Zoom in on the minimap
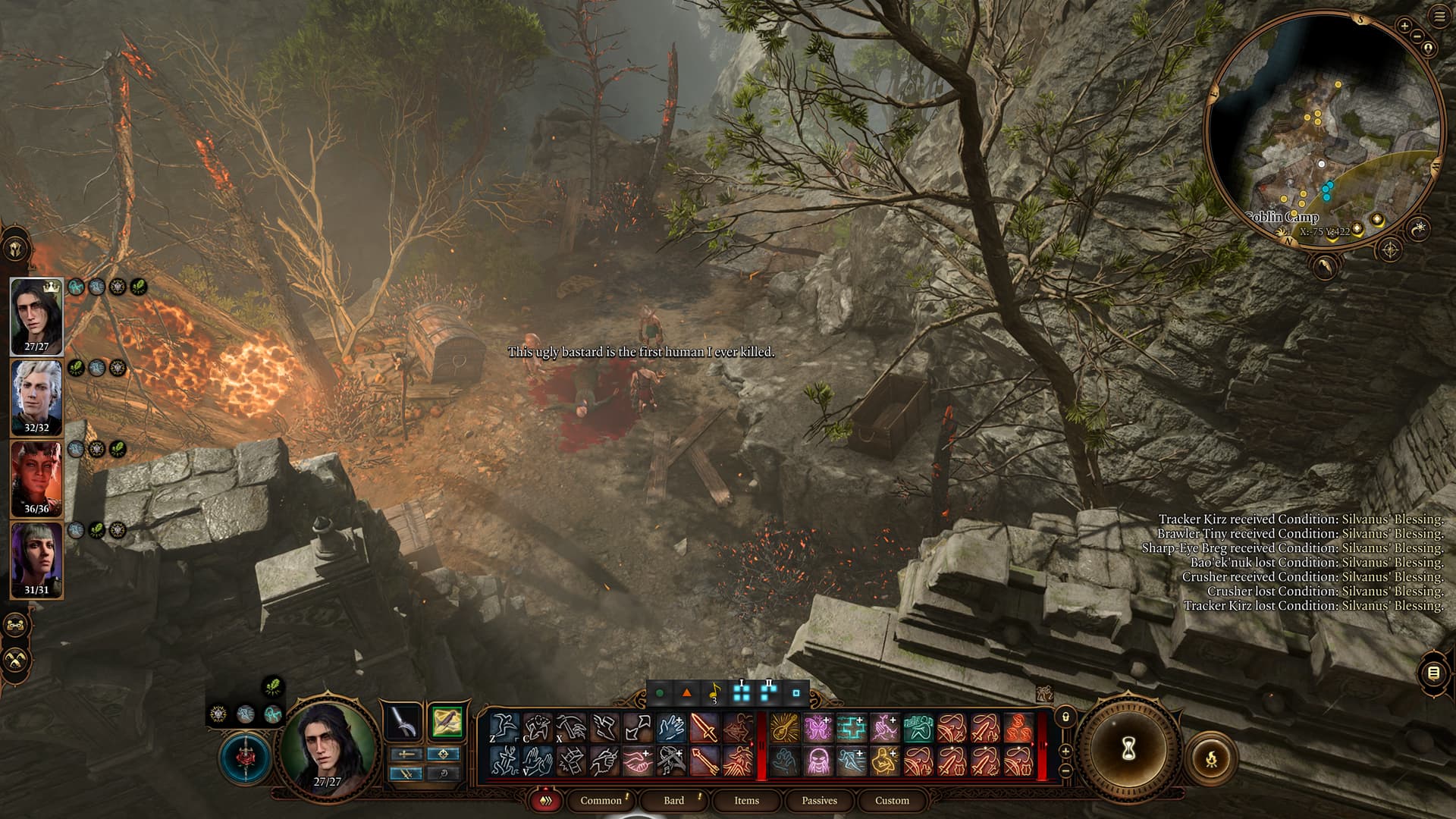The height and width of the screenshot is (819, 1456). pos(1404,27)
